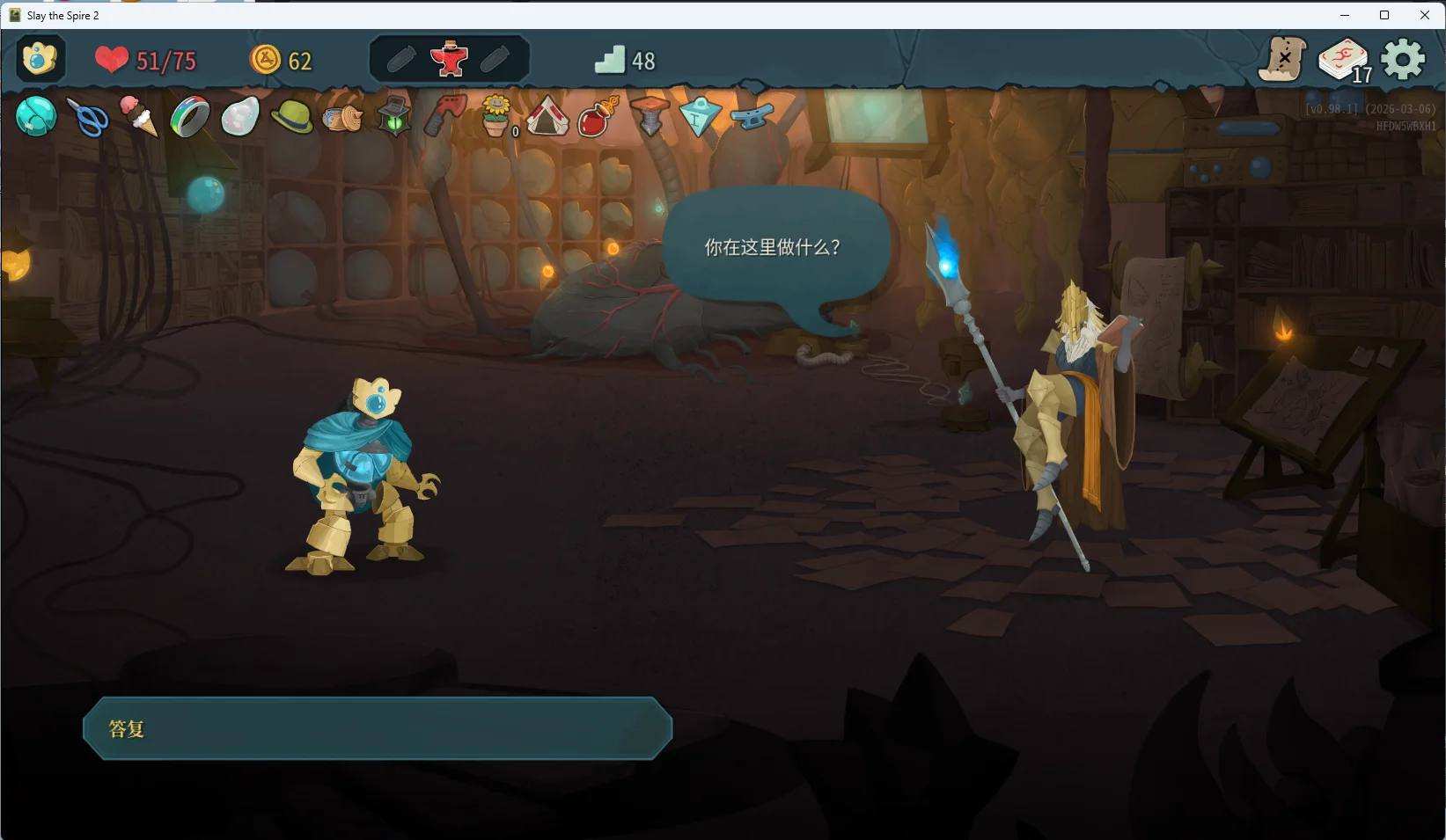The image size is (1446, 840).
Task: Minimize the game window
Action: pyautogui.click(x=1344, y=15)
